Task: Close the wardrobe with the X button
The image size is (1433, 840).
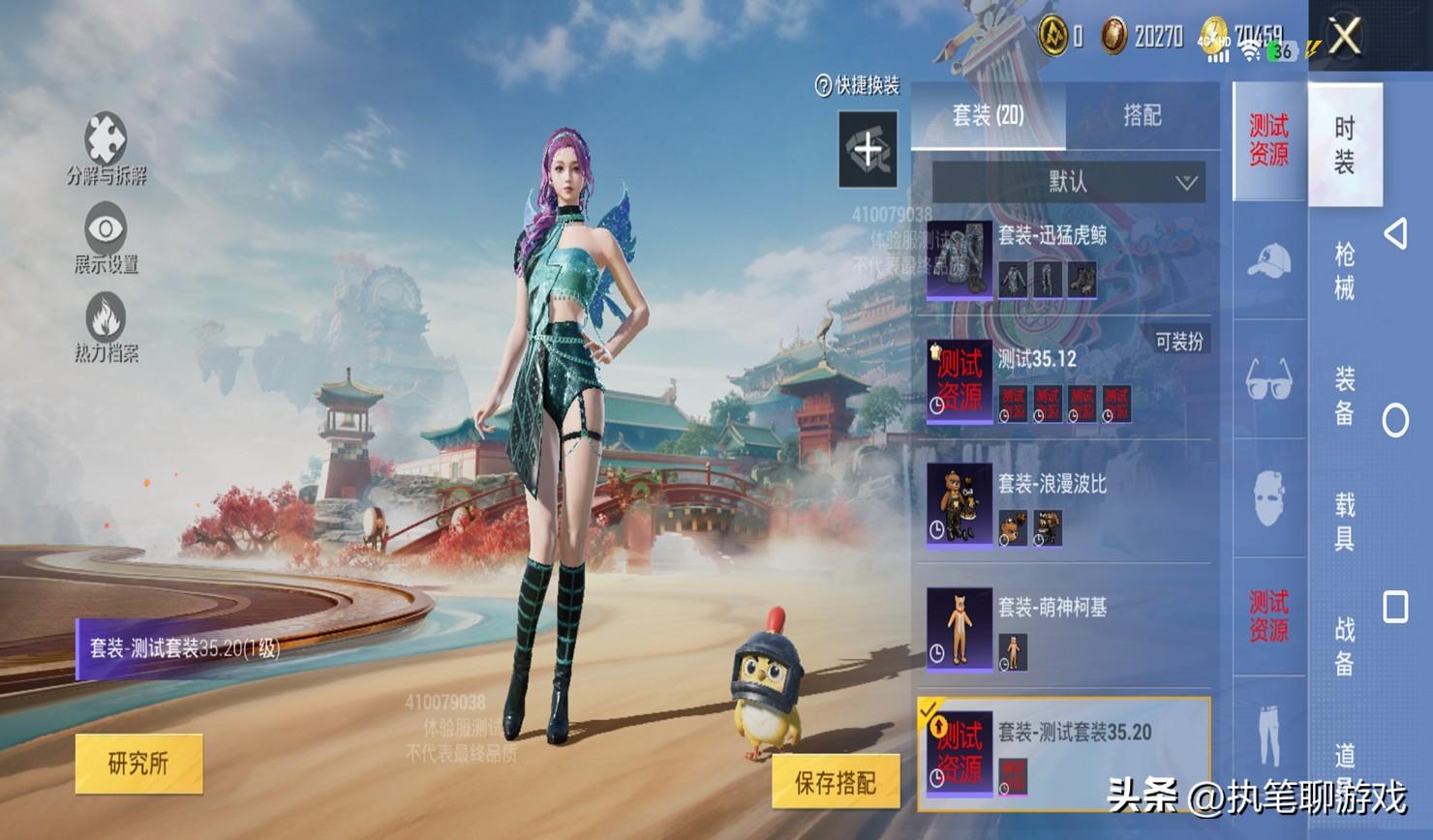Action: point(1345,37)
